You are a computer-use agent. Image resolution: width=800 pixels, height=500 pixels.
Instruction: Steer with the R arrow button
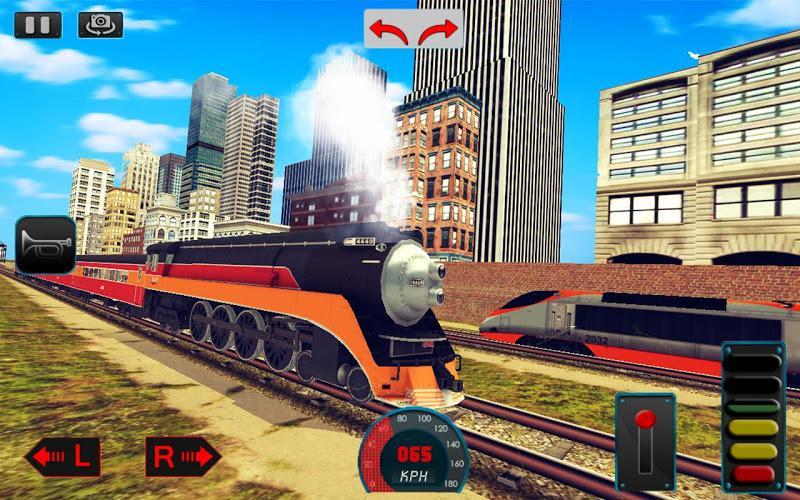(x=183, y=457)
